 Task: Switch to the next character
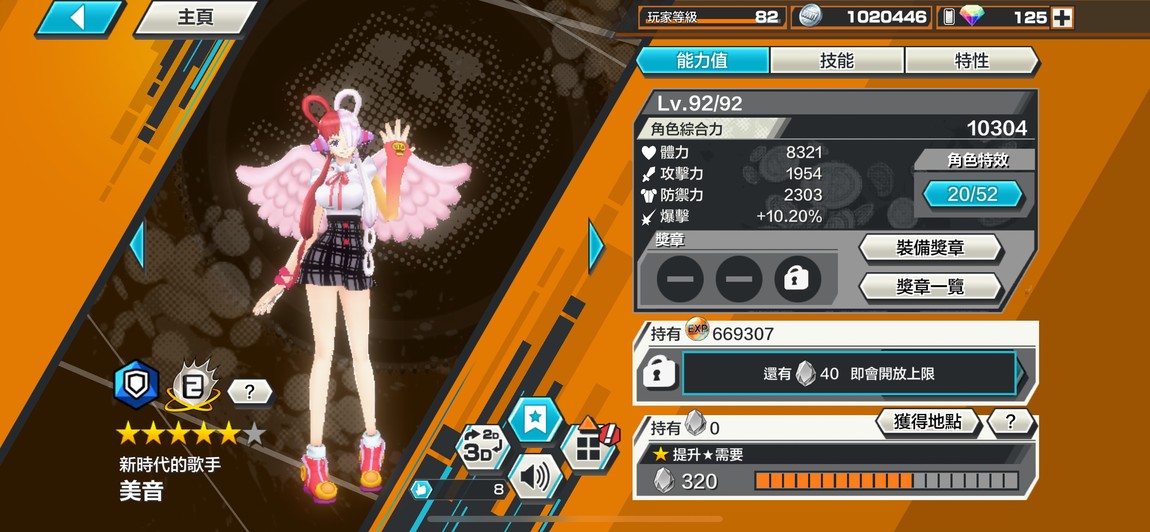click(x=596, y=245)
